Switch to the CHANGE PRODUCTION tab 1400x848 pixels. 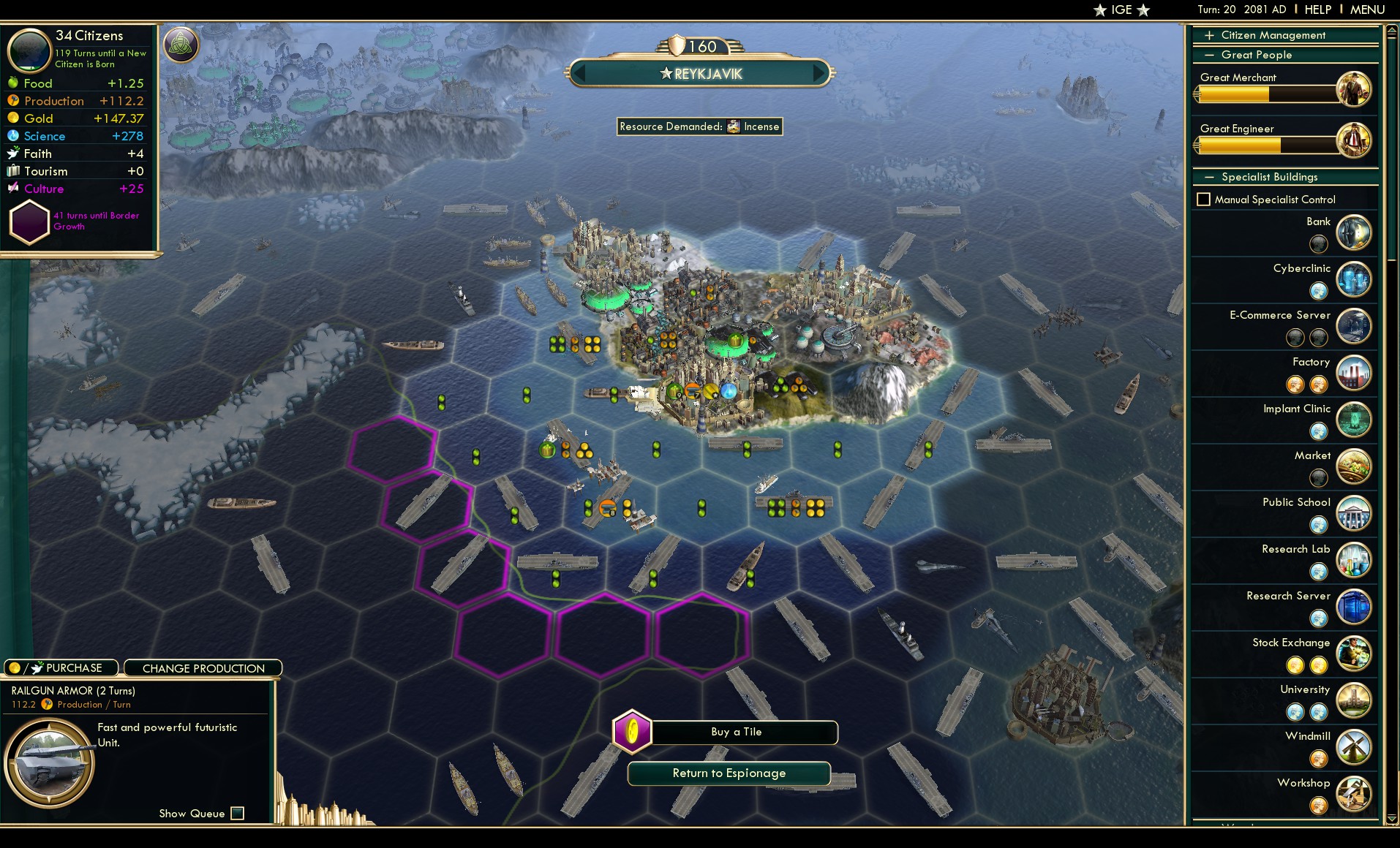pyautogui.click(x=203, y=668)
